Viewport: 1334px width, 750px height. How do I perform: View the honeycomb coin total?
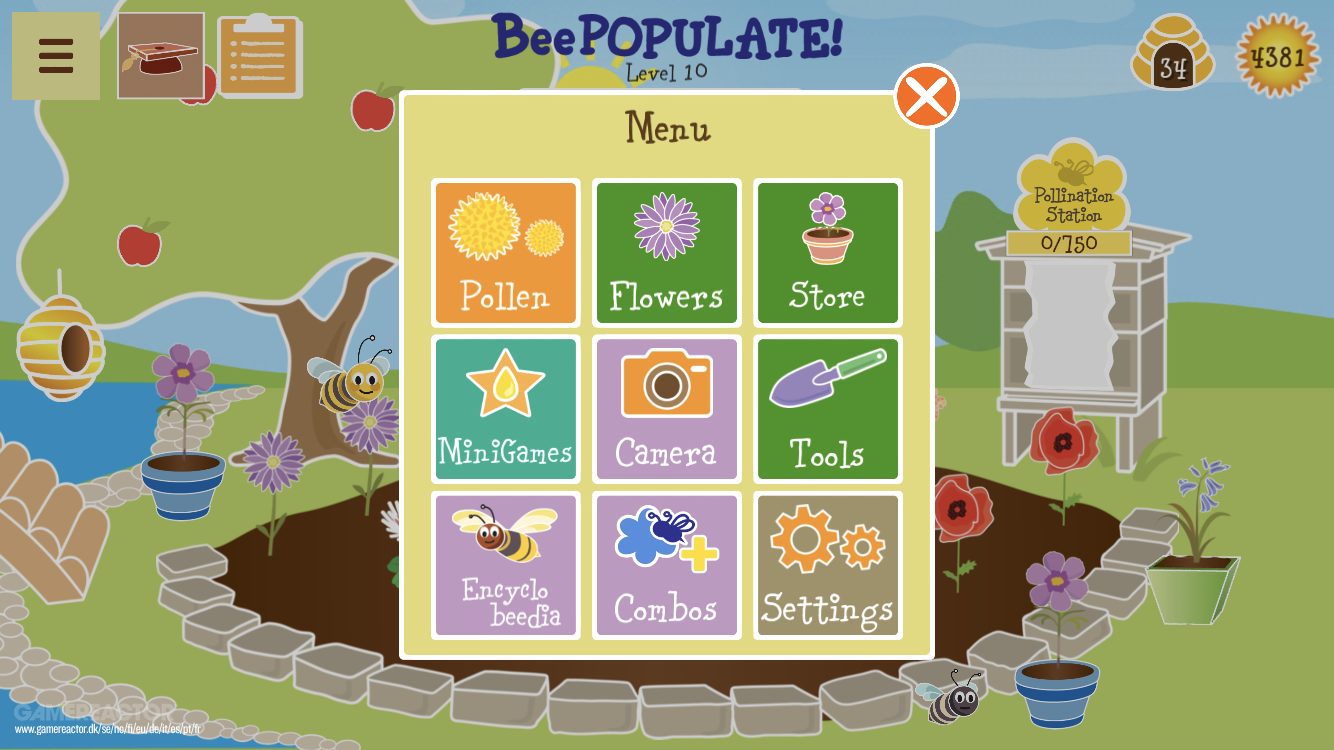tap(1277, 57)
